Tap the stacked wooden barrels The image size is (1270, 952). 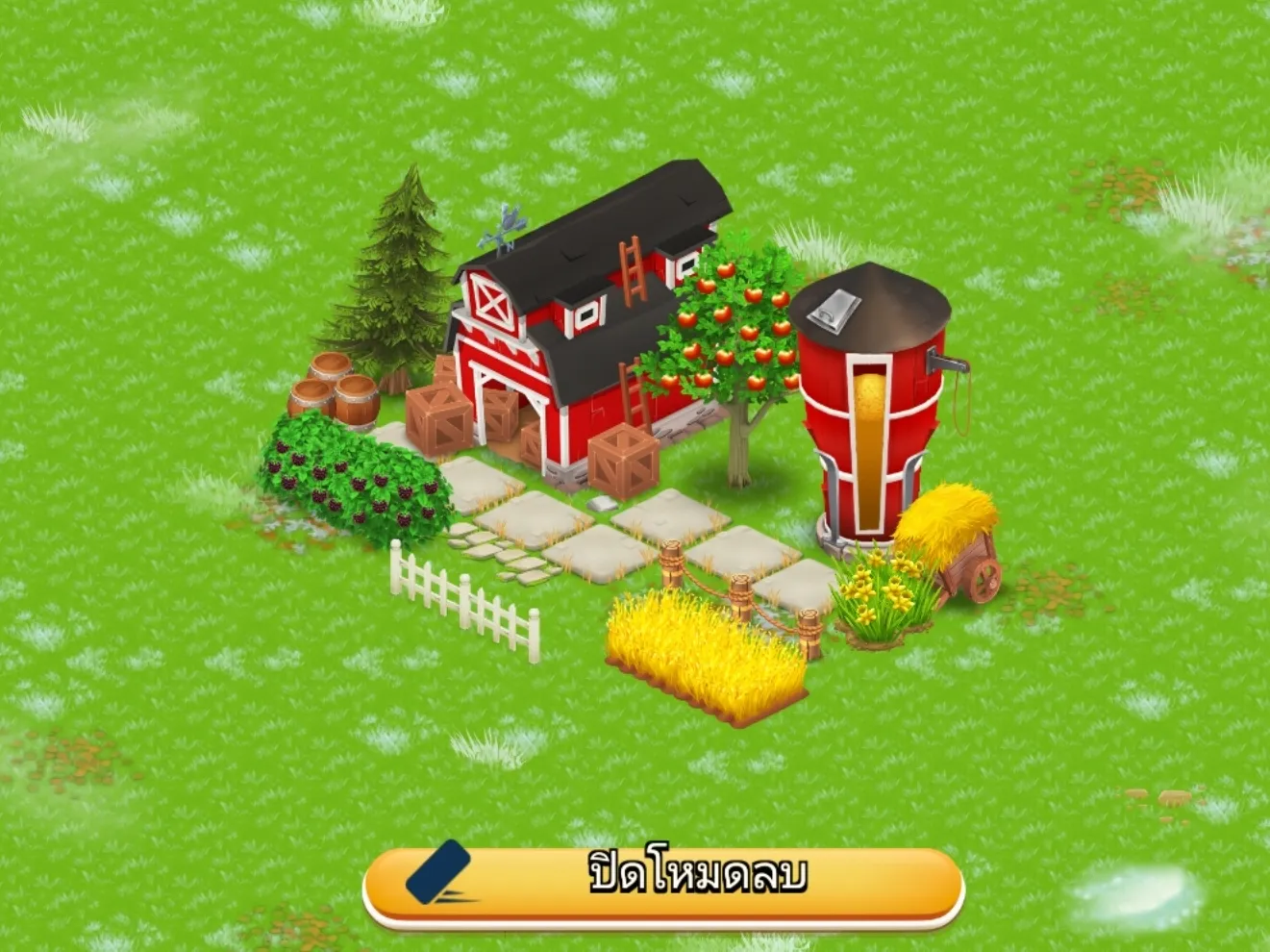[x=332, y=389]
